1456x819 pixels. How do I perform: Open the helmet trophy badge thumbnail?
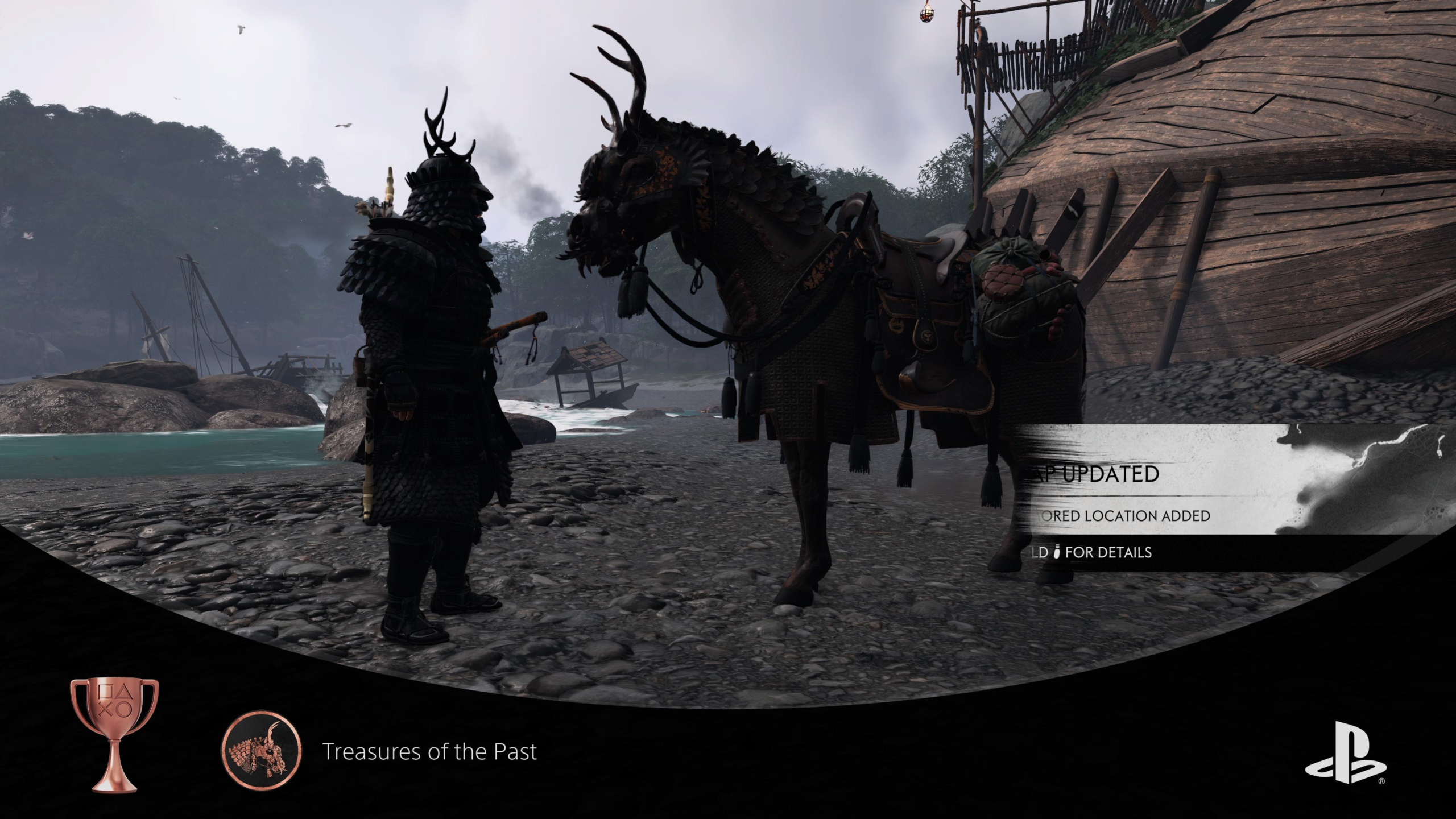(262, 750)
